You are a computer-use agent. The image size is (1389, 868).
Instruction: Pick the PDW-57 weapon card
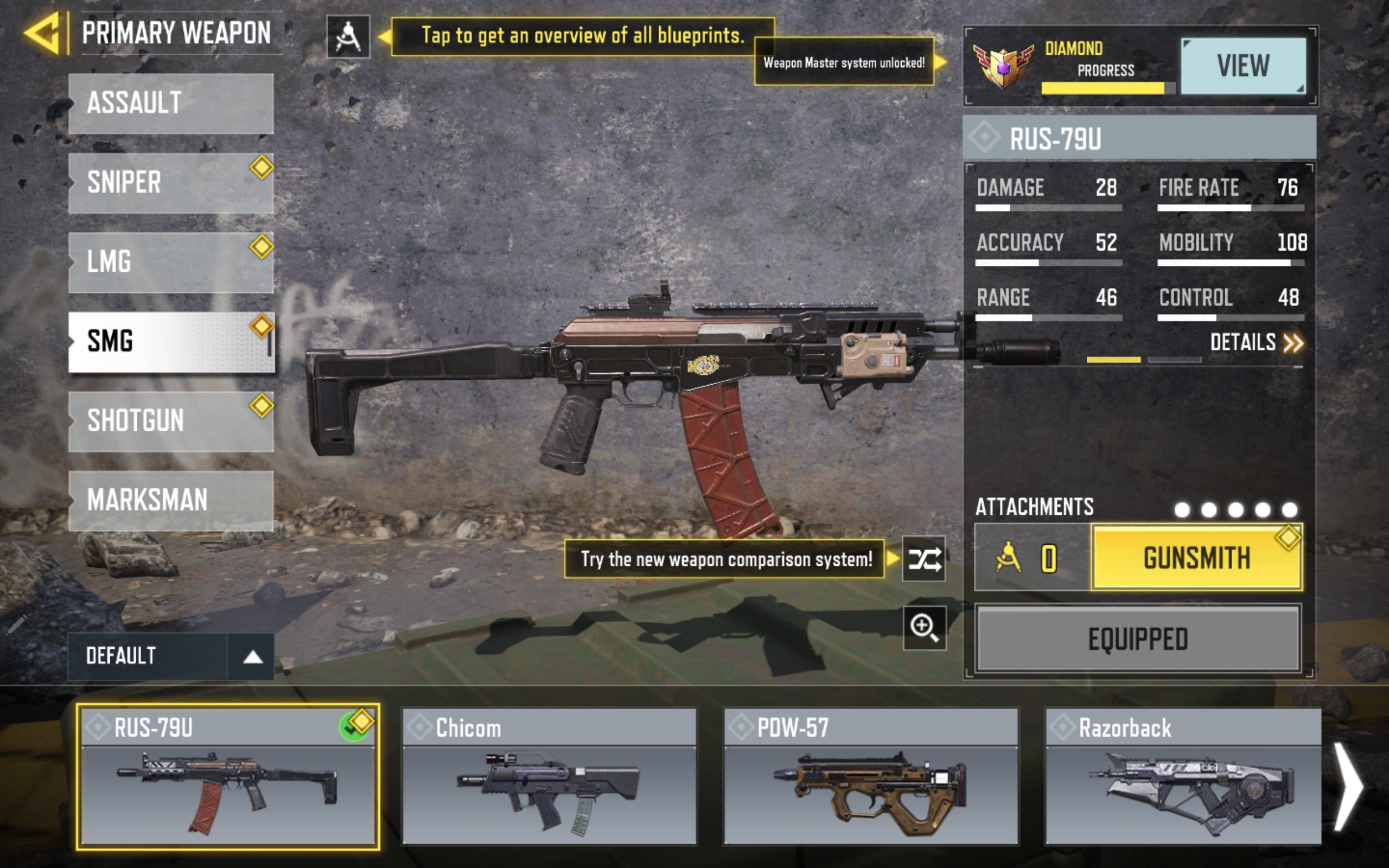click(x=871, y=776)
